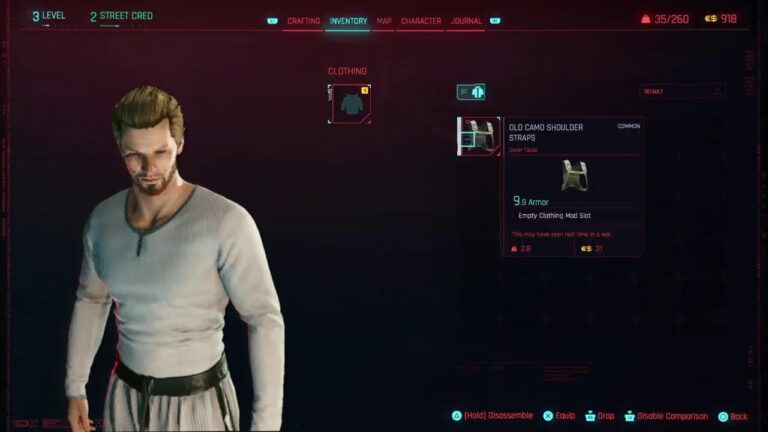
Task: Select the equipped shirt clothing slot
Action: coord(350,104)
